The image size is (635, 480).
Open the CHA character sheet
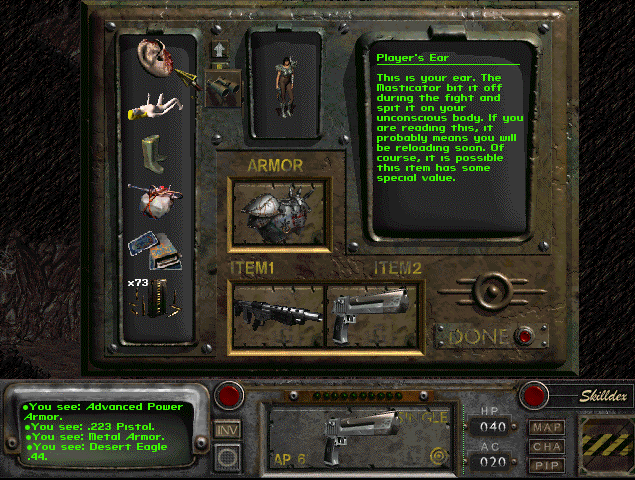tap(548, 447)
